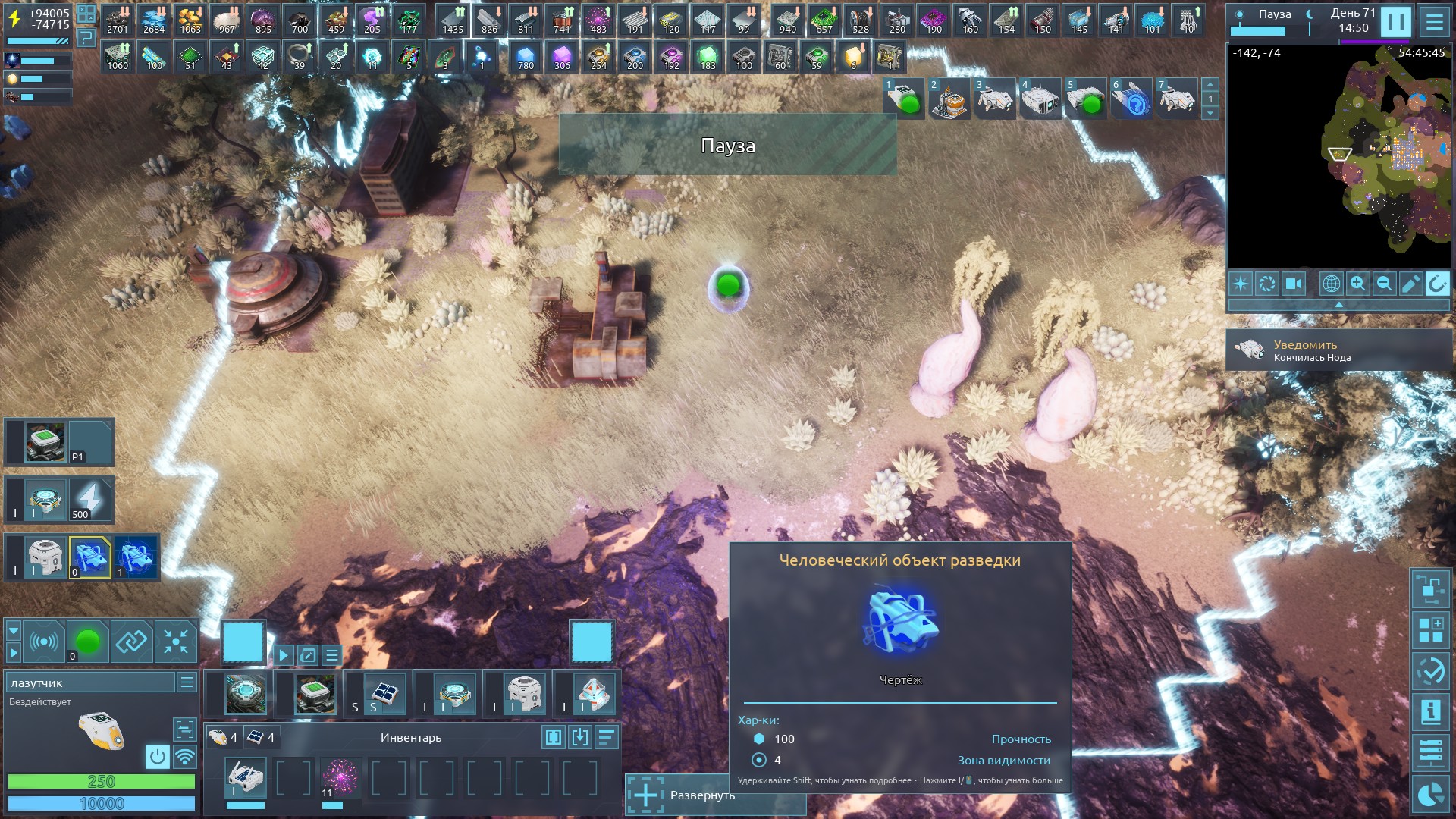Click the pause button next to the day counter
1456x819 pixels.
[x=1395, y=22]
